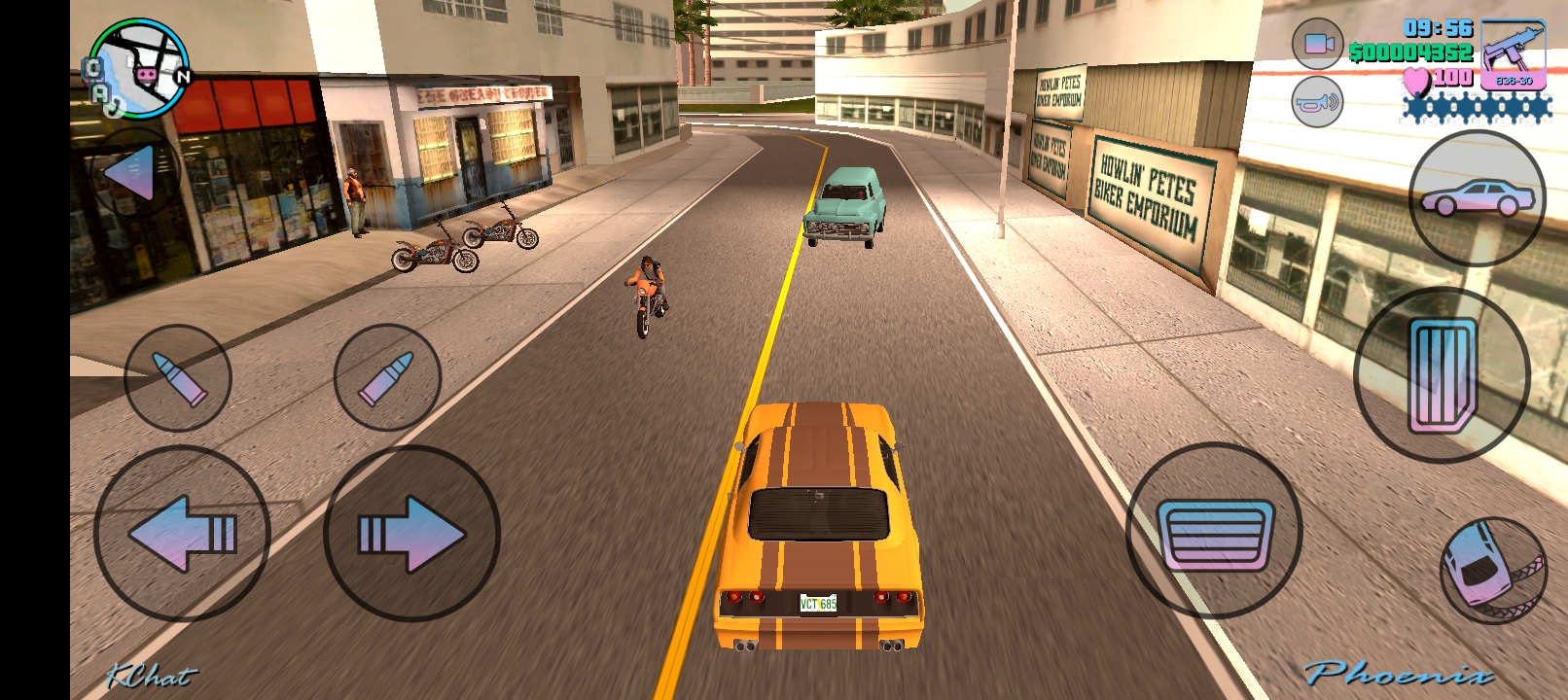
Task: Steer right with the right arrow
Action: click(411, 533)
